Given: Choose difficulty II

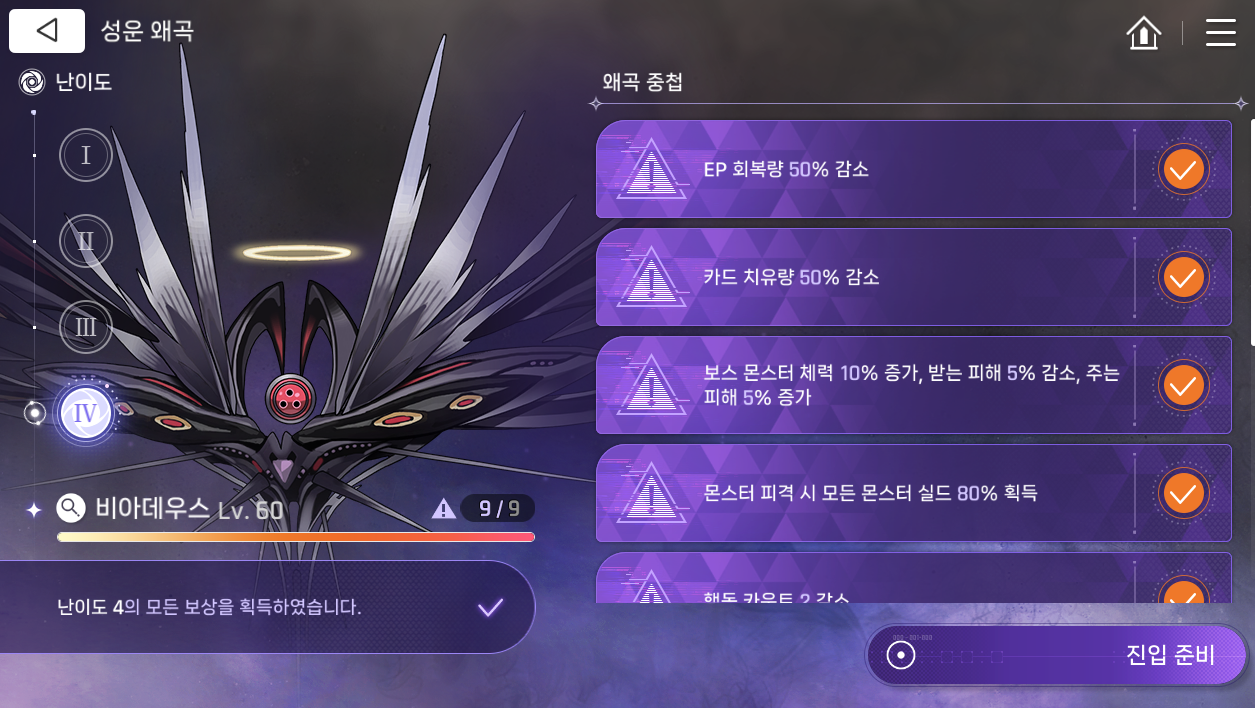Looking at the screenshot, I should pos(86,241).
